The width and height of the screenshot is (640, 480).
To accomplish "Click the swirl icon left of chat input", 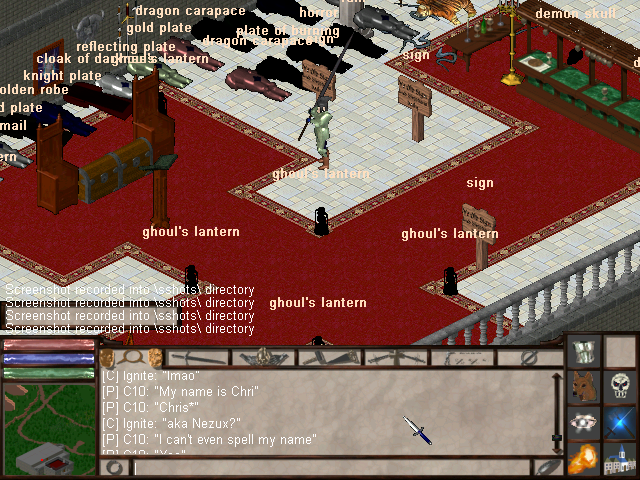I will point(114,467).
